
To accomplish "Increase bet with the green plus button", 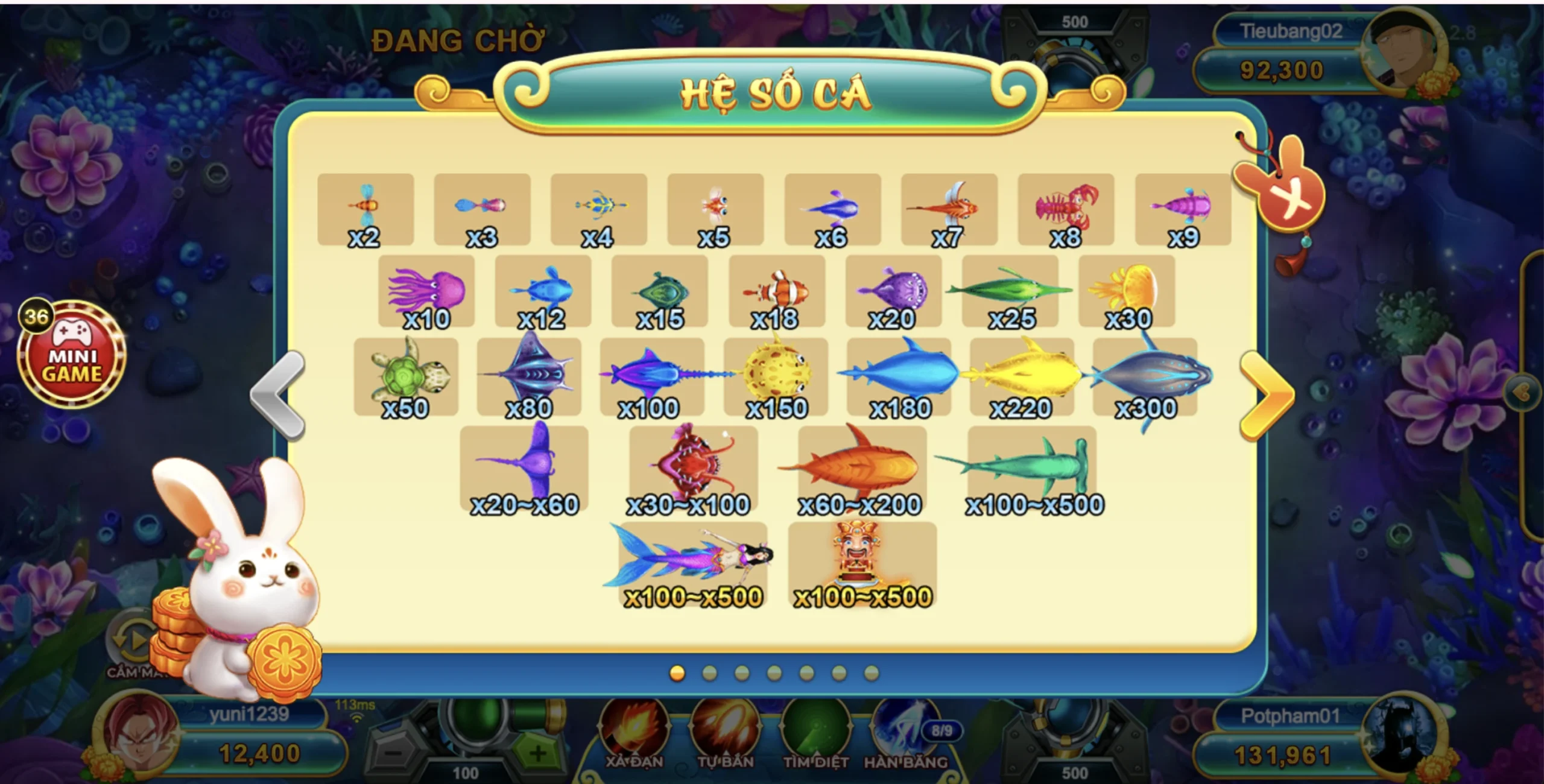I will pyautogui.click(x=537, y=752).
